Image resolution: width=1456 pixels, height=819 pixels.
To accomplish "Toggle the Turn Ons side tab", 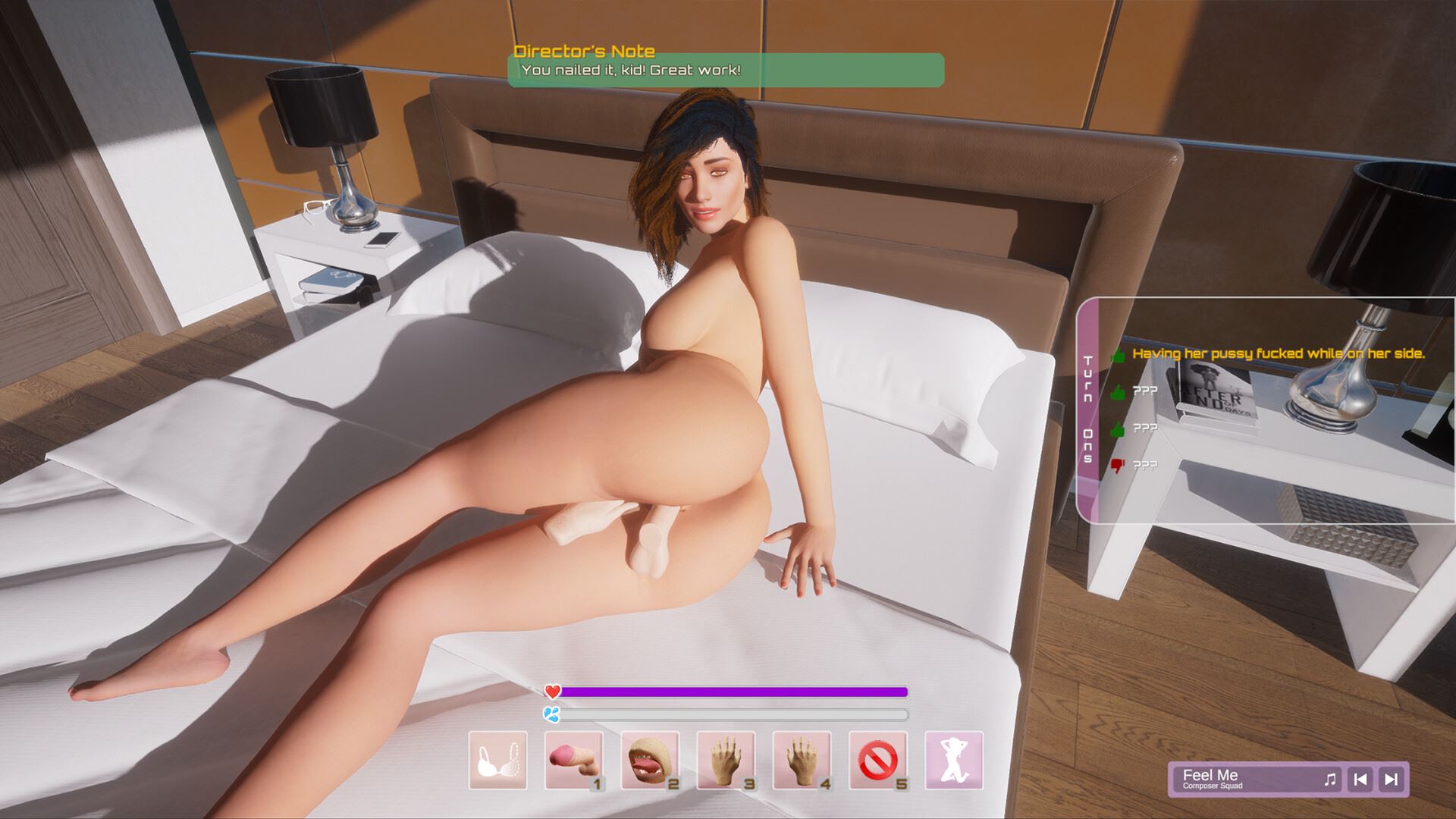I will coord(1088,409).
